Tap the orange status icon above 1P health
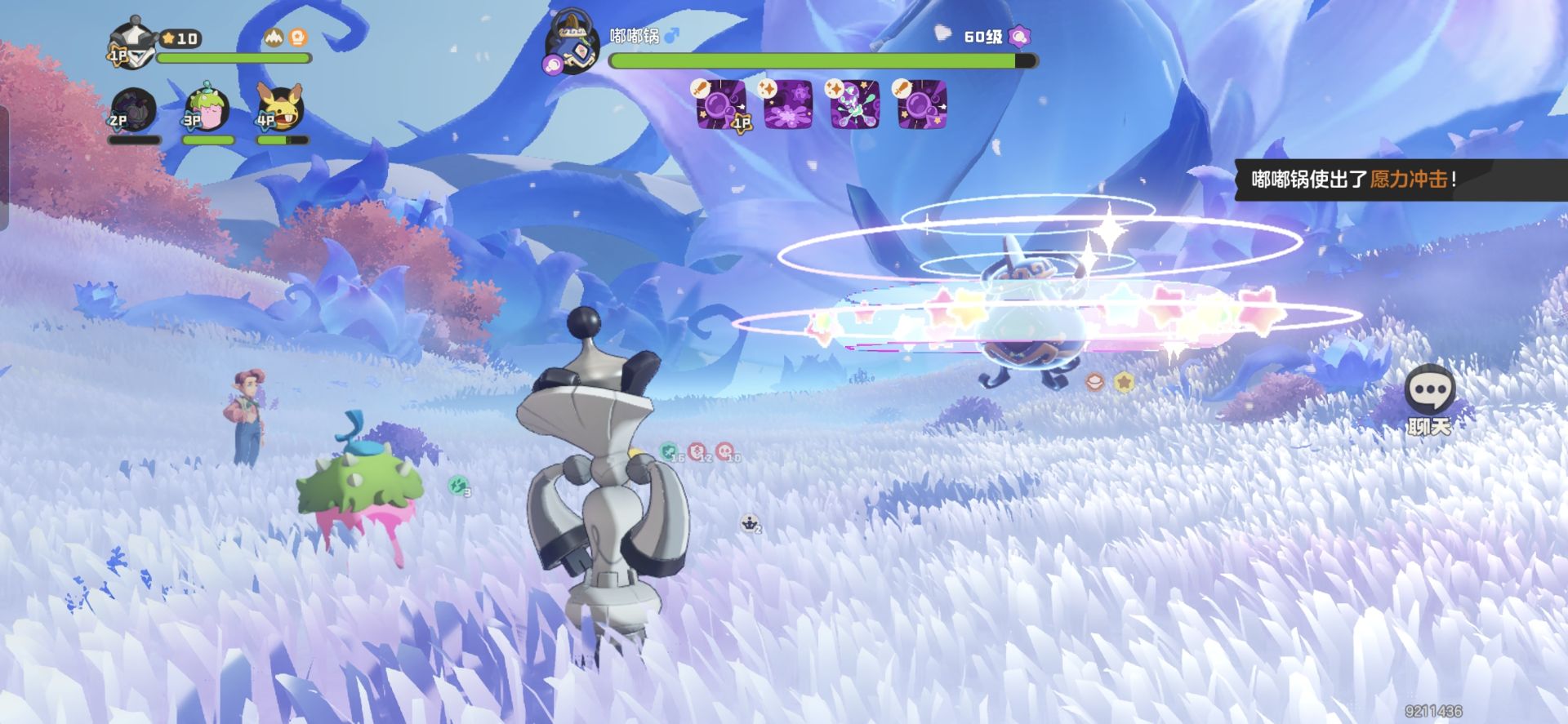This screenshot has height=724, width=1568. click(x=298, y=38)
